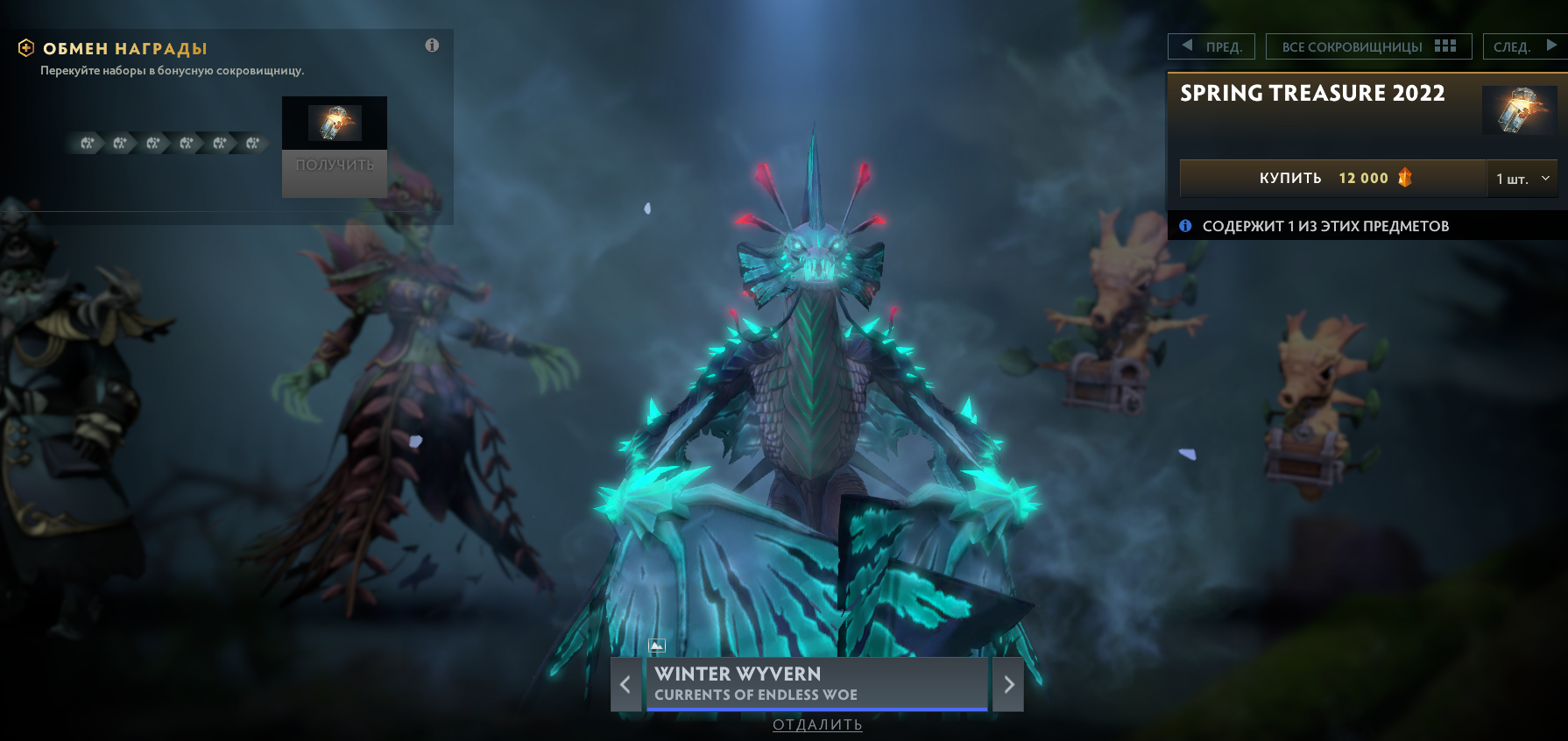Click the blue info icon next to СОДЕРЖИТ text
The height and width of the screenshot is (741, 1568).
point(1186,225)
